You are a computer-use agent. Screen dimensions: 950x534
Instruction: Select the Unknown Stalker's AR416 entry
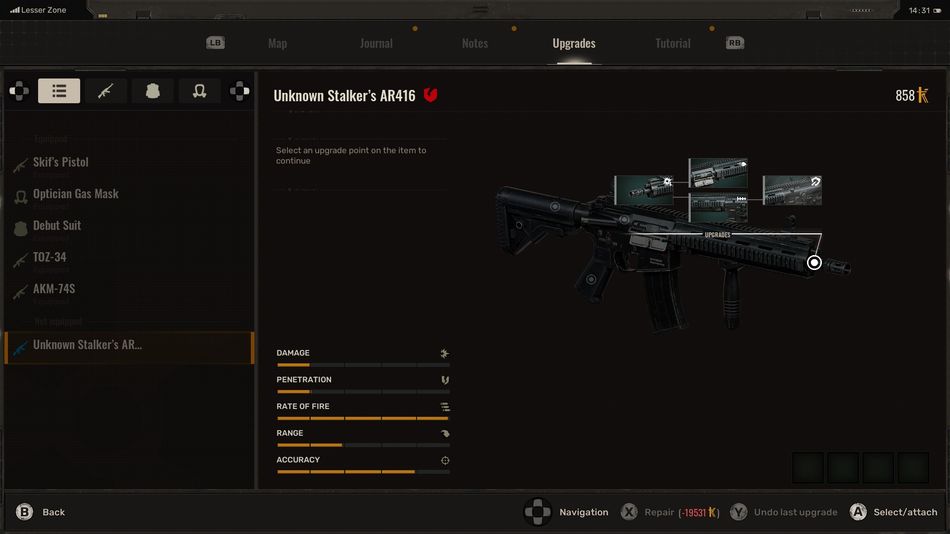(88, 345)
